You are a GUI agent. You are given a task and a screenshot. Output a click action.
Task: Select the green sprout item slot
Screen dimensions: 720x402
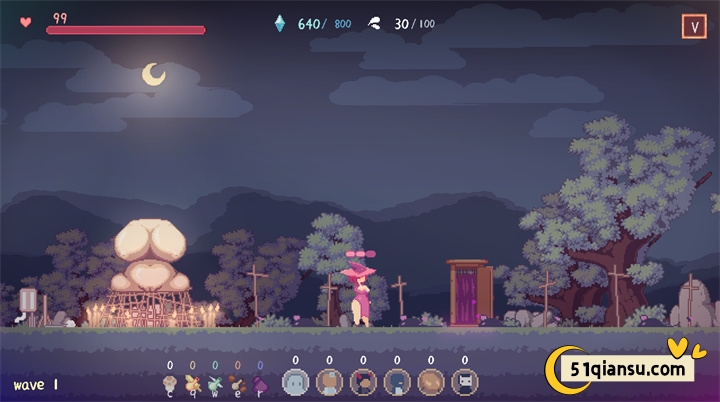click(x=214, y=382)
